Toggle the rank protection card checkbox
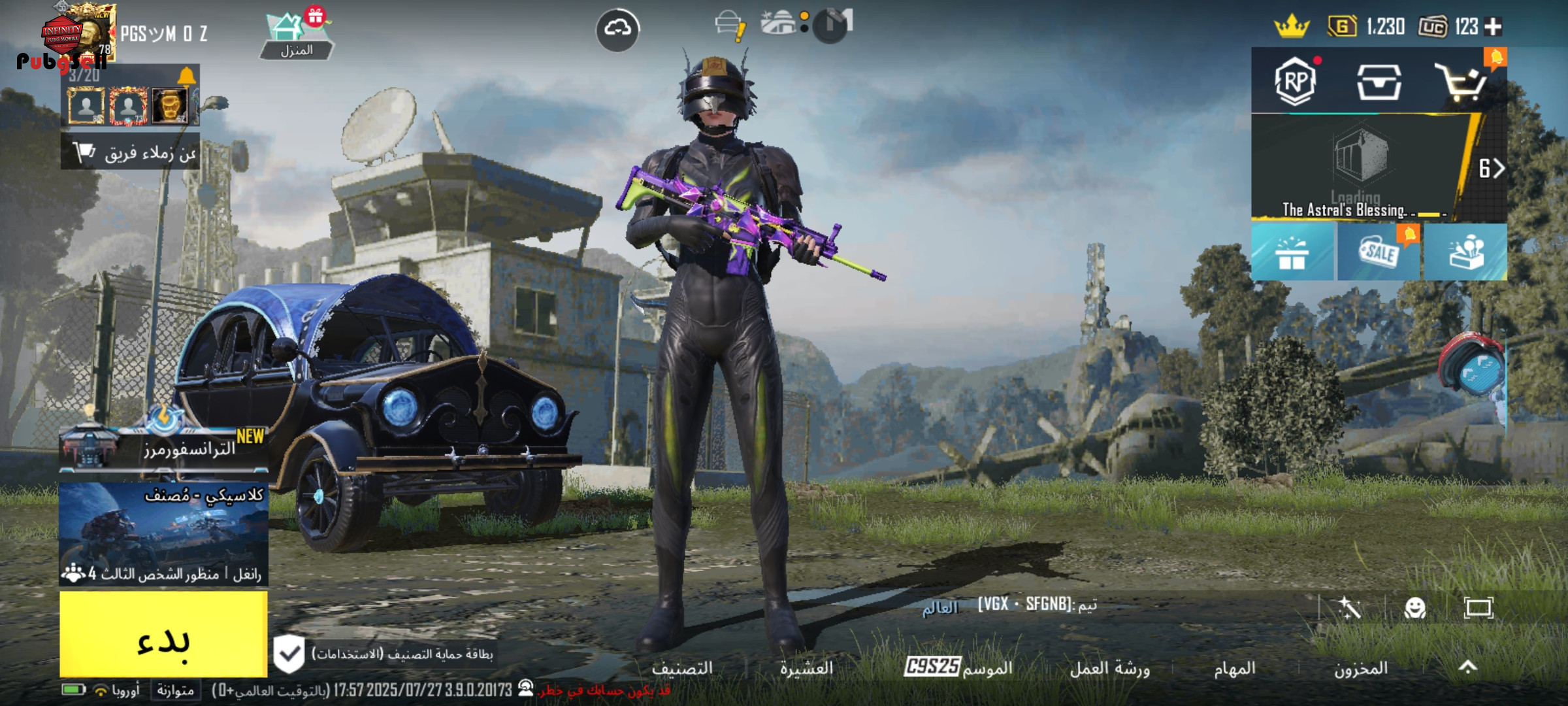 pyautogui.click(x=289, y=654)
